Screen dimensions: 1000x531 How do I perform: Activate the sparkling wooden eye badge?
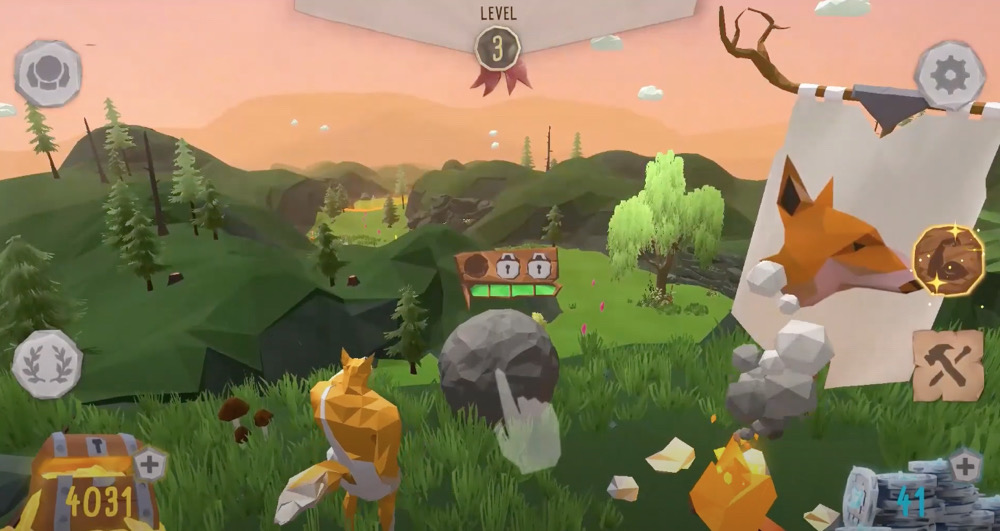tap(947, 259)
